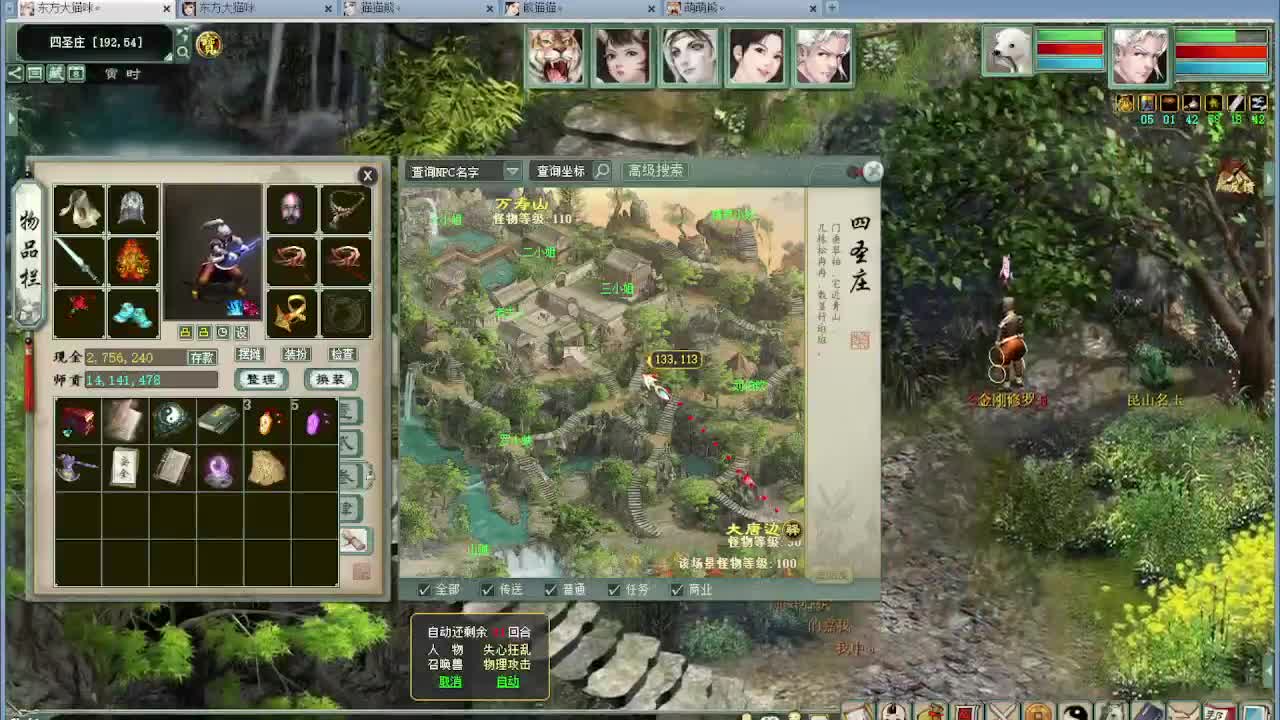Open the 查询NPC名字 dropdown
1280x720 pixels.
(513, 171)
